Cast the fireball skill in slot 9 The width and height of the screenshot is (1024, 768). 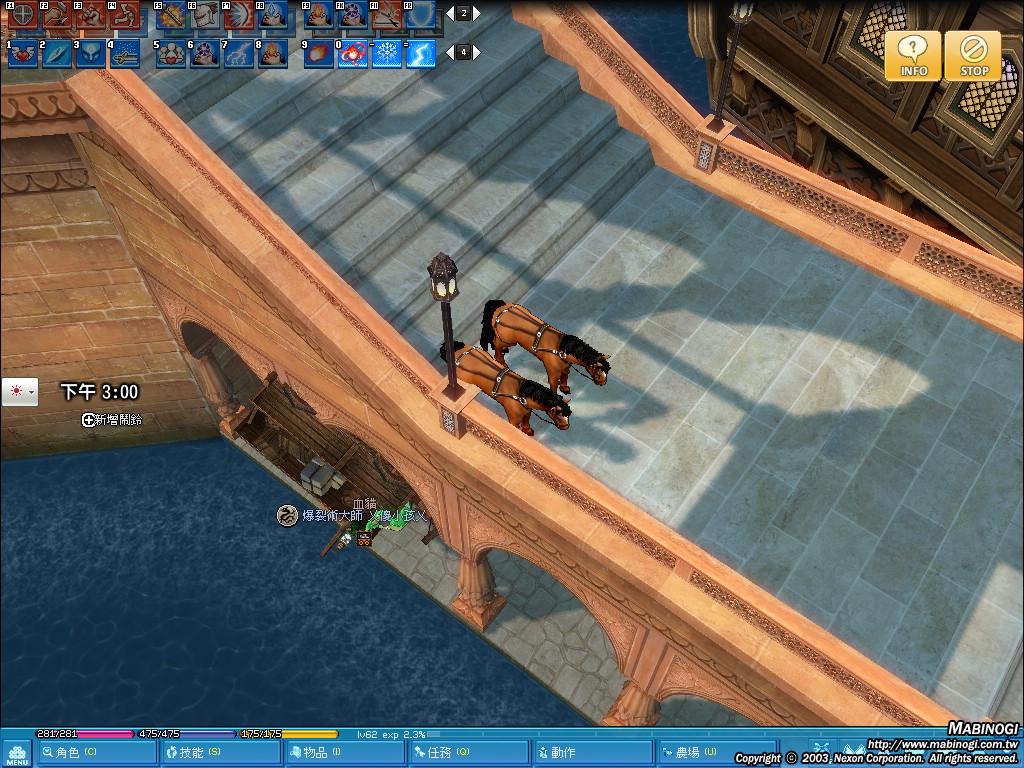318,54
